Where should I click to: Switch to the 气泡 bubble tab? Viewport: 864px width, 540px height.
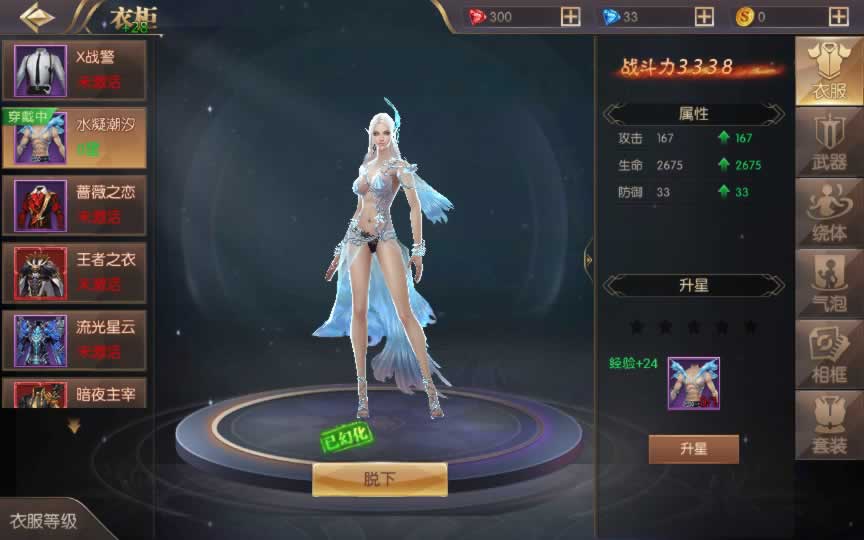click(828, 284)
